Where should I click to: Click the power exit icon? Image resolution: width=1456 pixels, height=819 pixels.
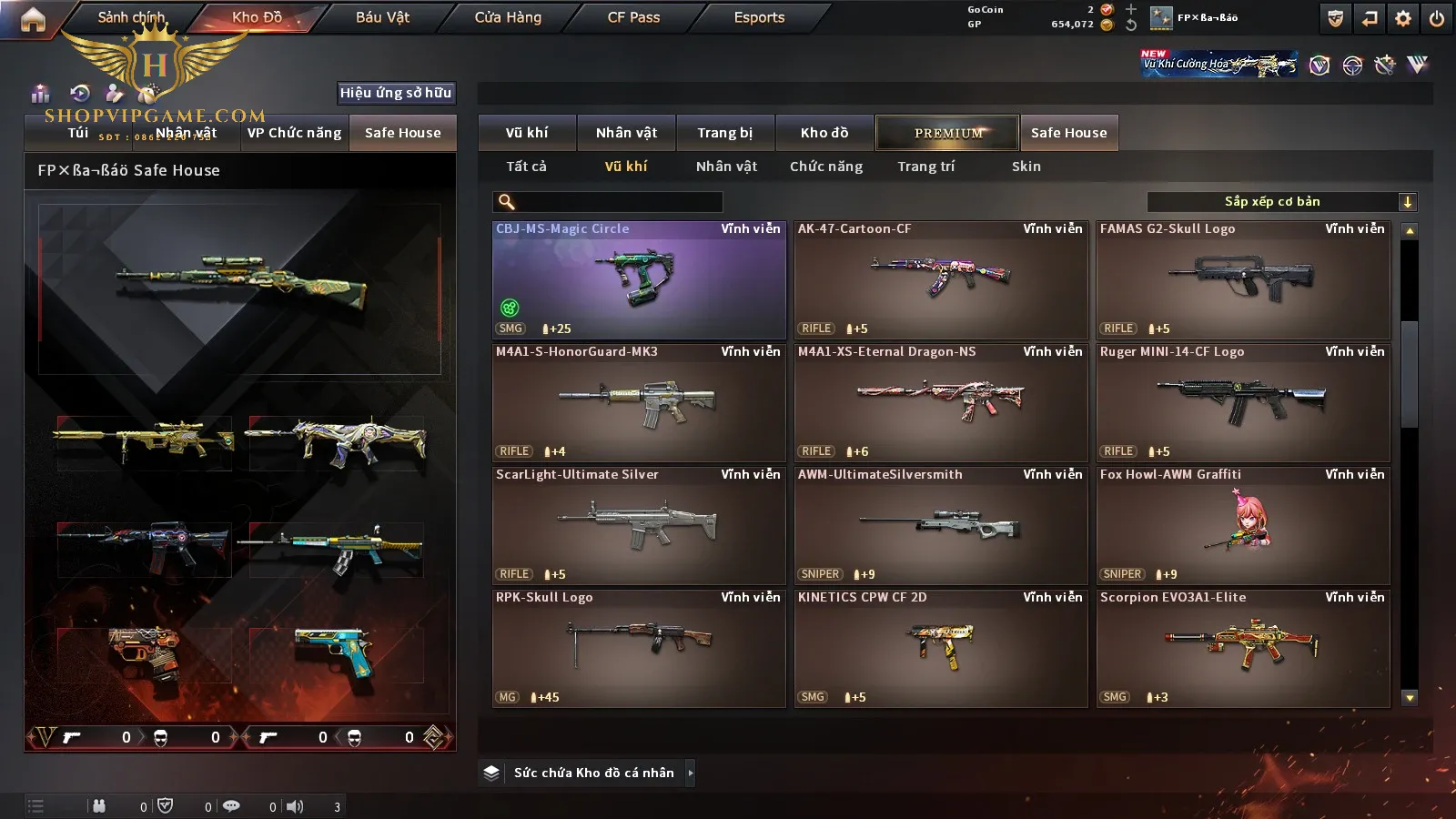[1437, 18]
